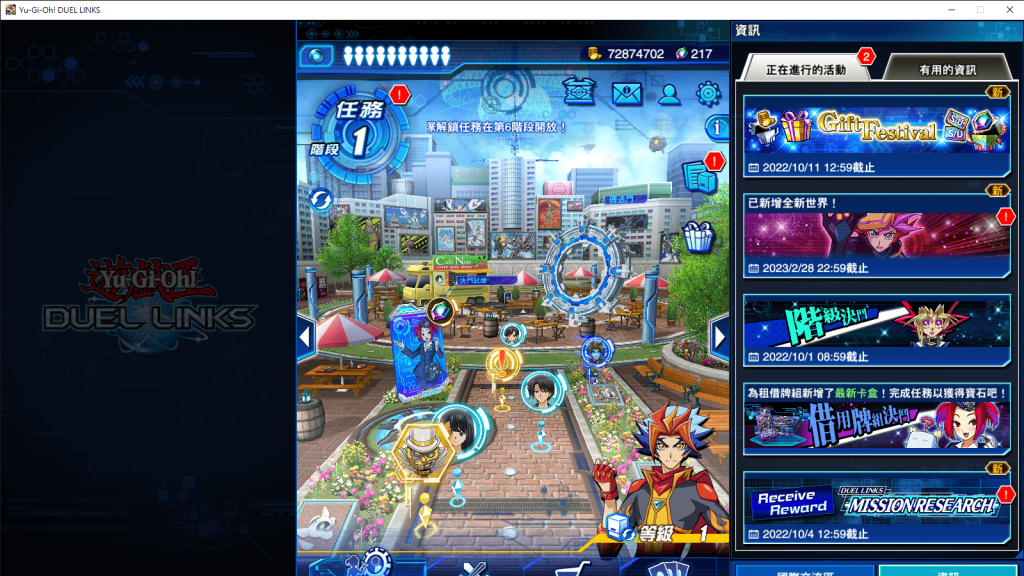Image resolution: width=1024 pixels, height=576 pixels.
Task: Open the shop cart icon in bottom bar
Action: 566,569
